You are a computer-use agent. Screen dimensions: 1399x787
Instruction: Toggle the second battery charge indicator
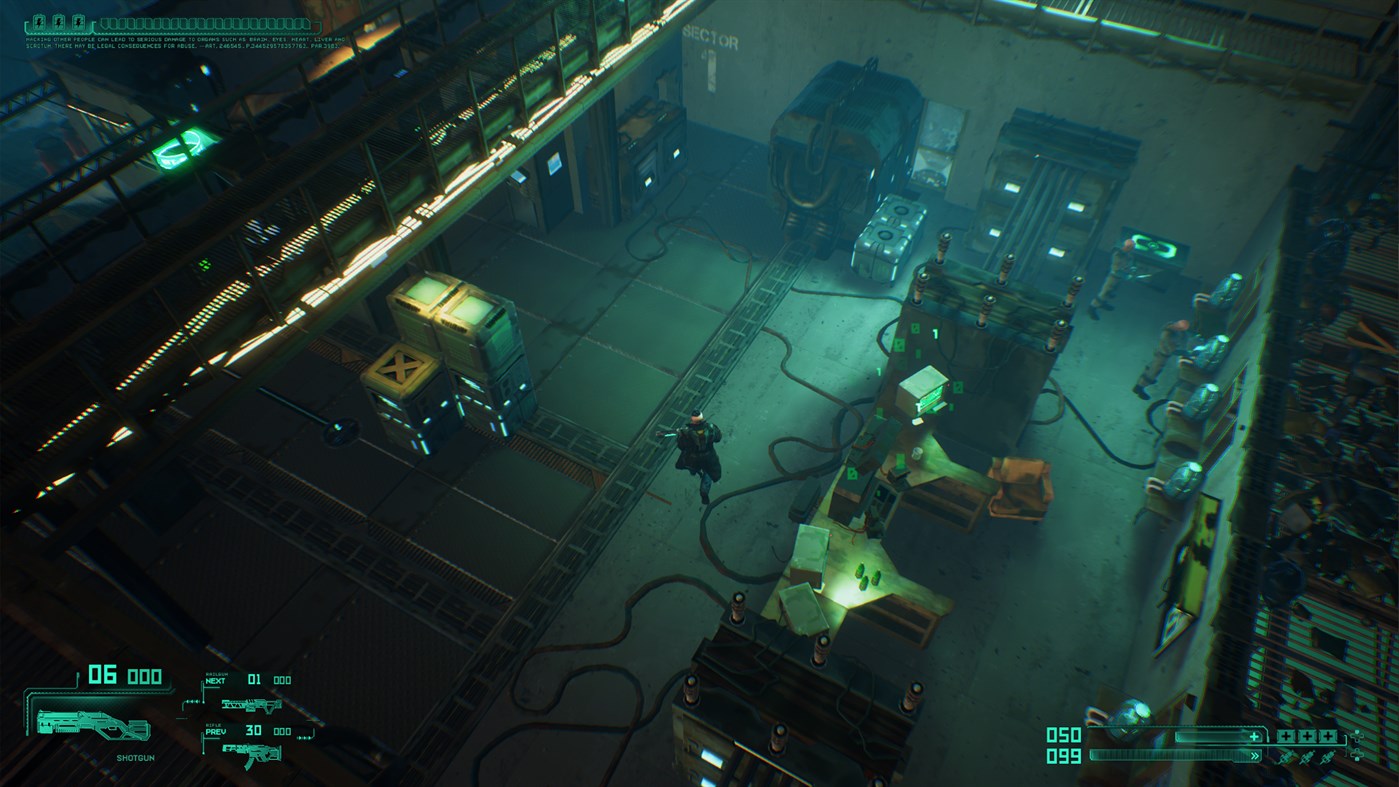(x=59, y=22)
